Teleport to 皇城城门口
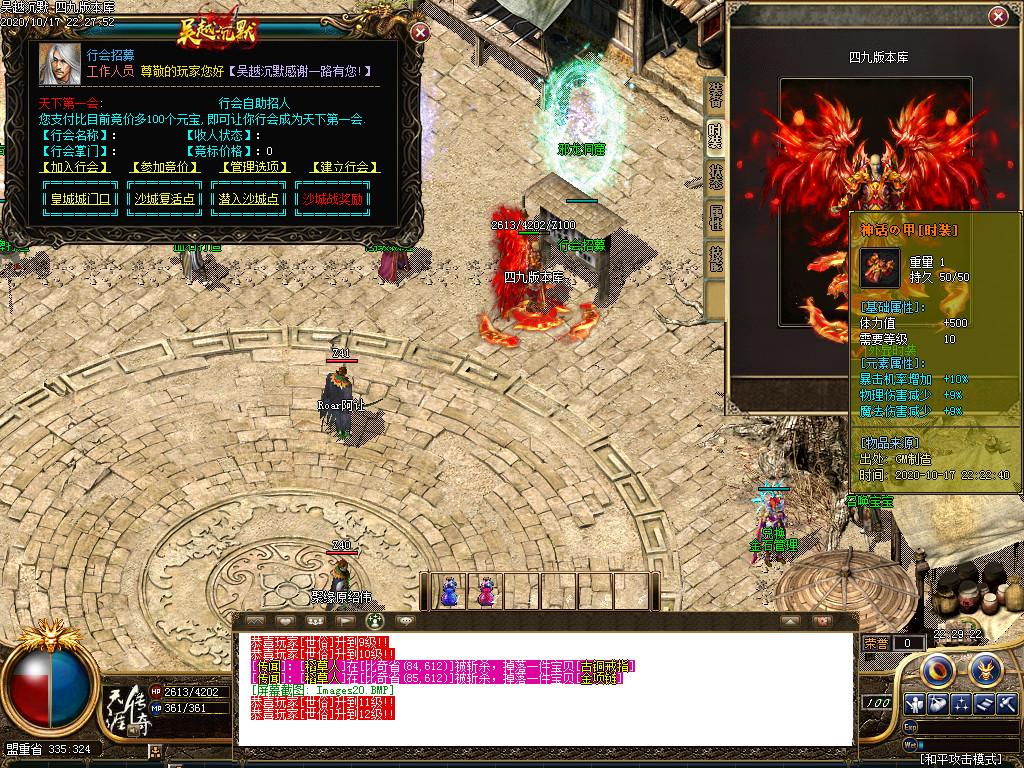 (81, 199)
